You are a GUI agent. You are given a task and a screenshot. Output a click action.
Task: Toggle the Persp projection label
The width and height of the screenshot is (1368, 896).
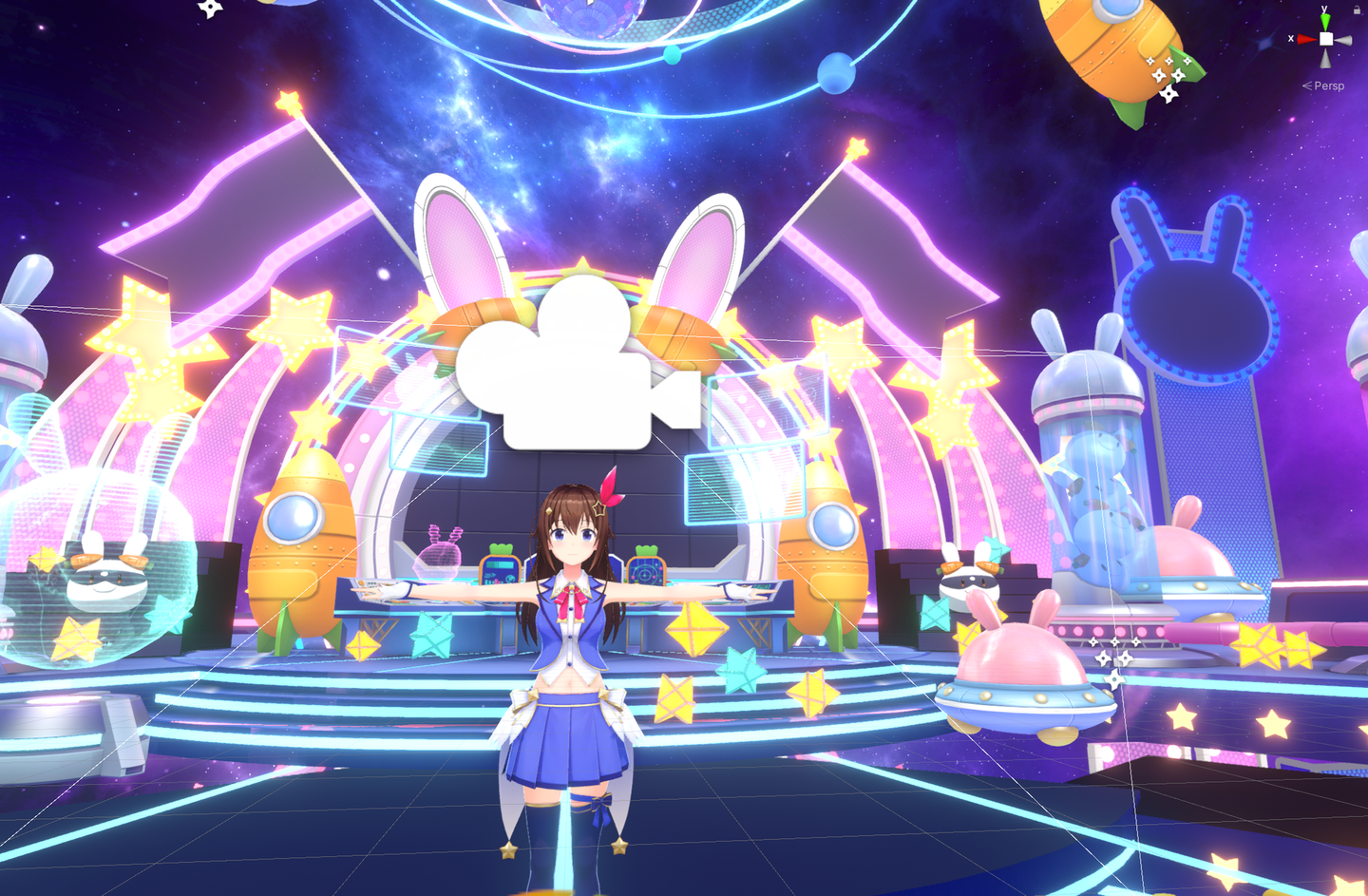click(x=1328, y=86)
